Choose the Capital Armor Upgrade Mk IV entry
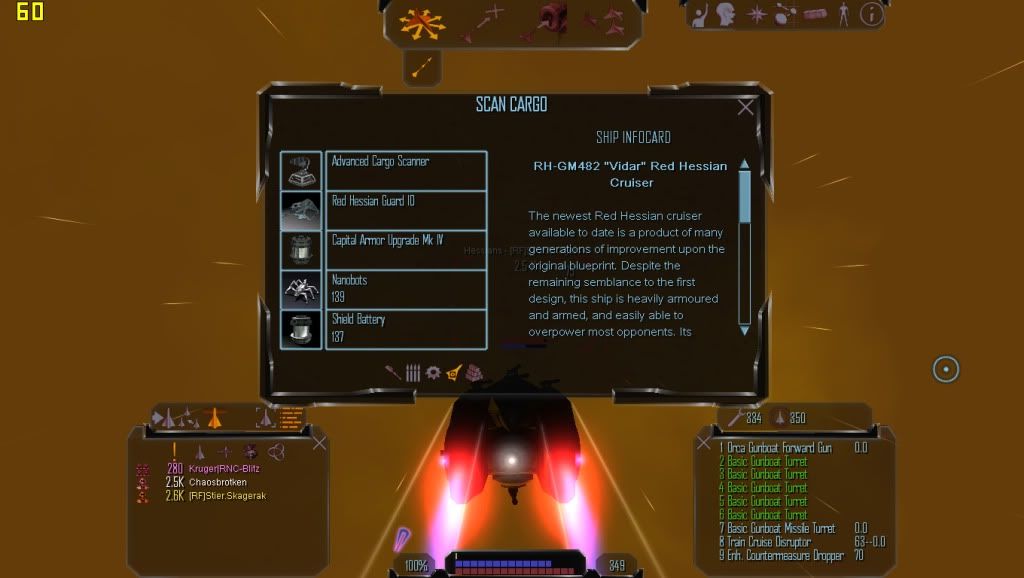 406,249
